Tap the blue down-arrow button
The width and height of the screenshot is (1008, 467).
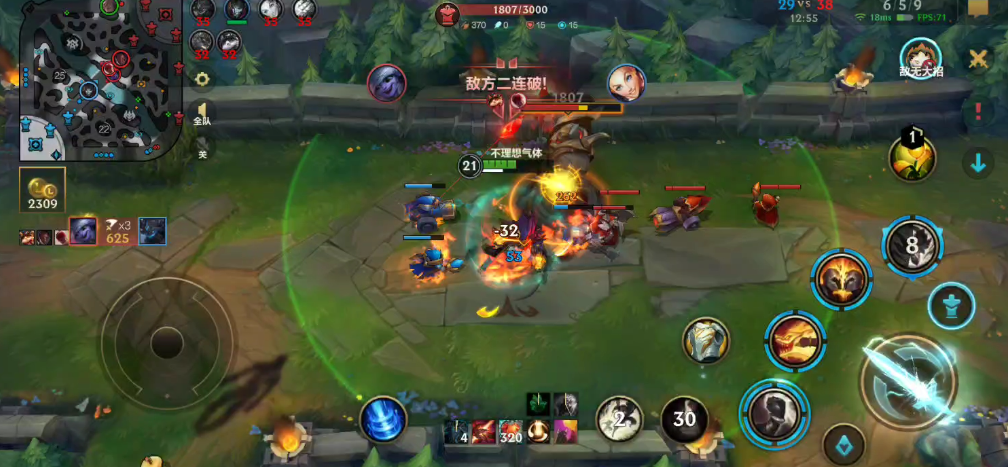click(x=977, y=162)
